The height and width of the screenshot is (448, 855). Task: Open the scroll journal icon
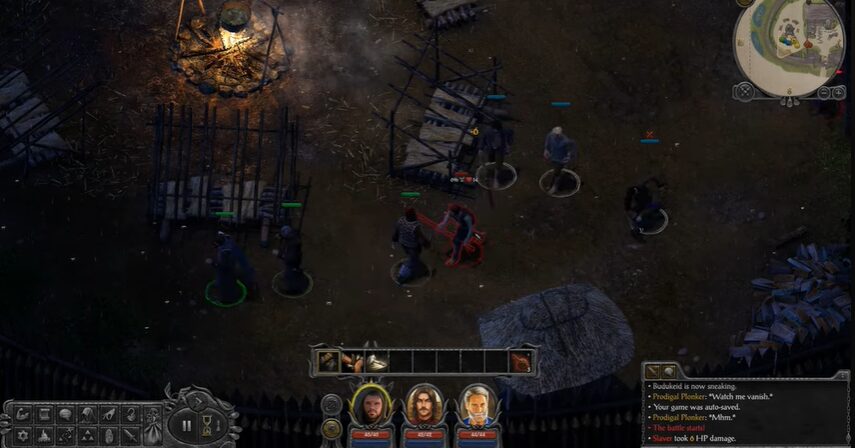[43, 414]
